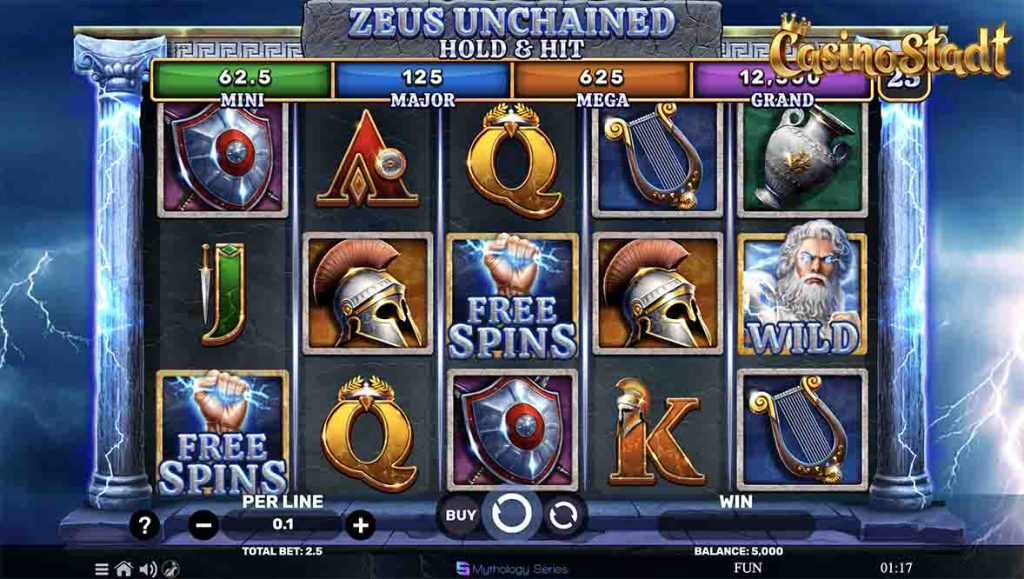
Task: Toggle the turbo mode icon
Action: click(170, 569)
